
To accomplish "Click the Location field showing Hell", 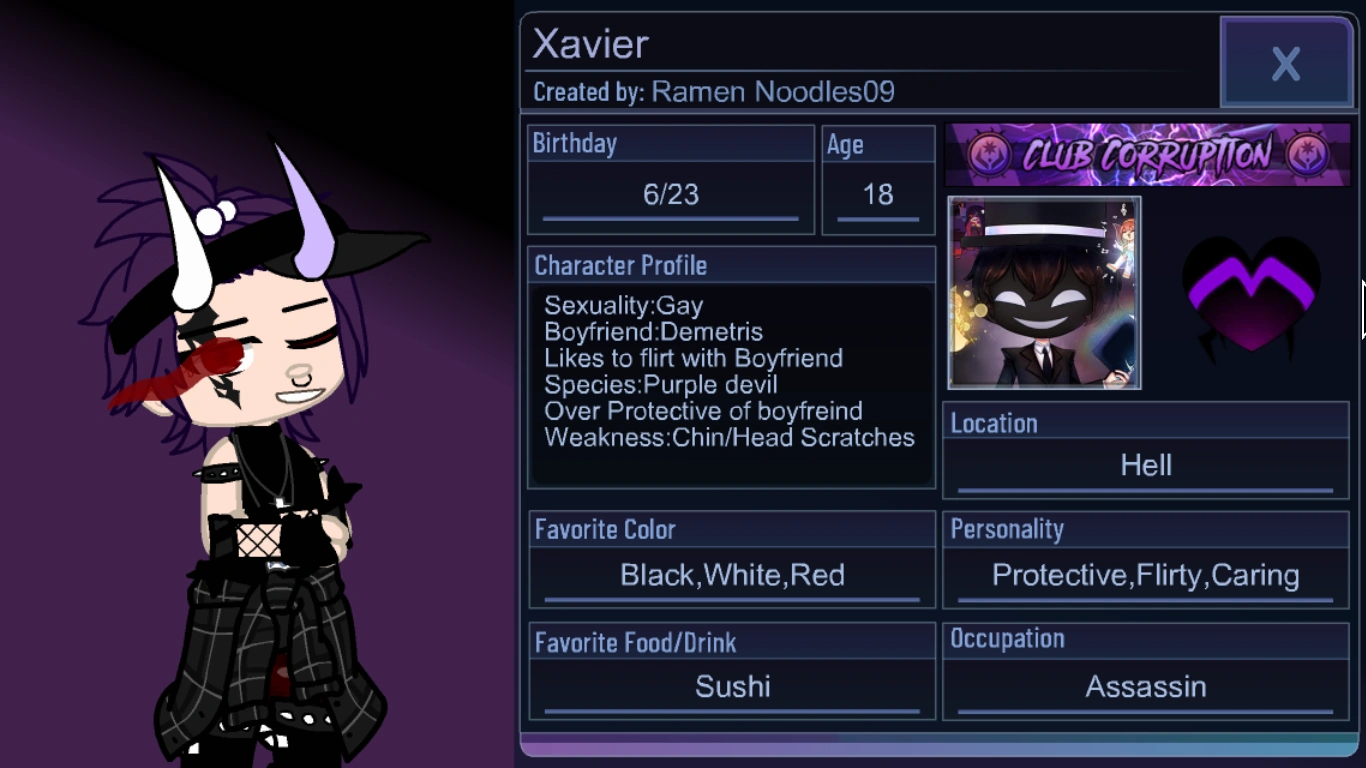I will point(1146,465).
